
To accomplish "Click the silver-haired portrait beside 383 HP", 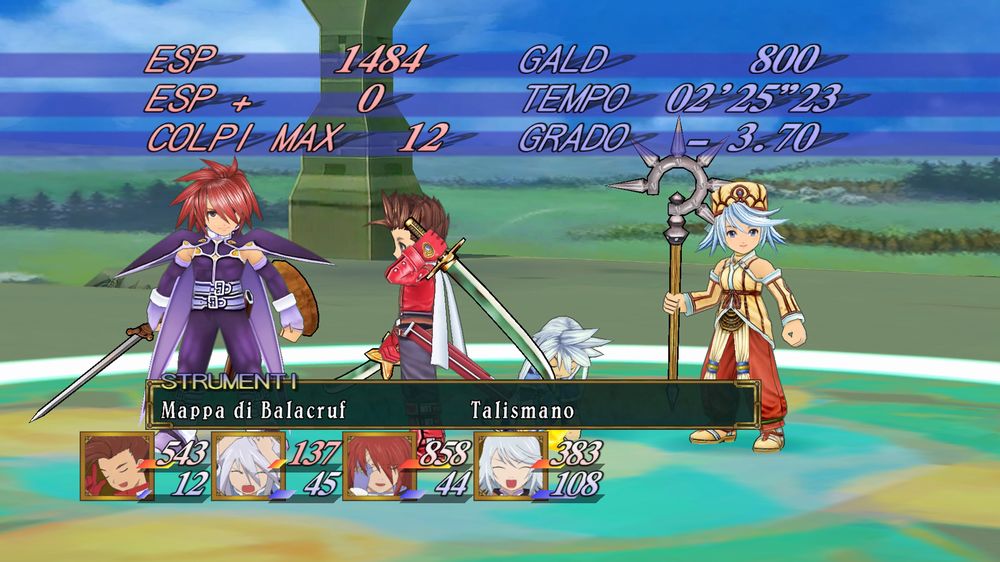I will click(507, 466).
